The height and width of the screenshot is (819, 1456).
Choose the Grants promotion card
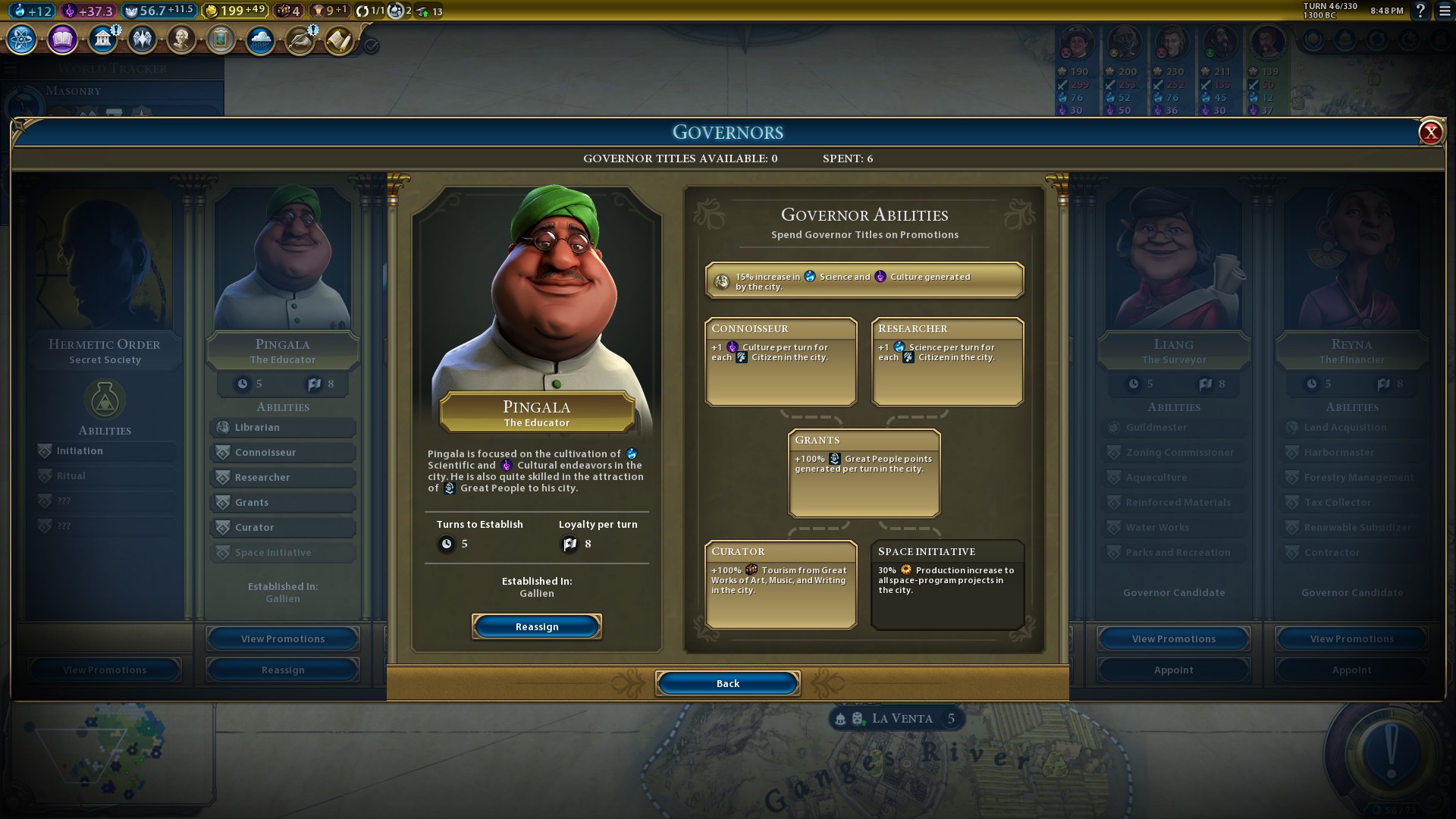coord(864,472)
